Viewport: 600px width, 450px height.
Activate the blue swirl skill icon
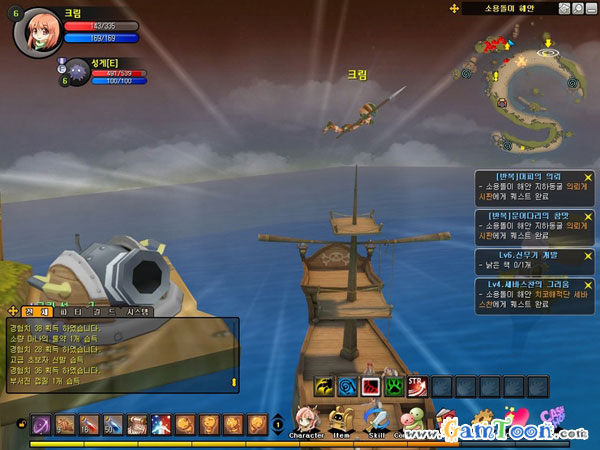(x=347, y=385)
